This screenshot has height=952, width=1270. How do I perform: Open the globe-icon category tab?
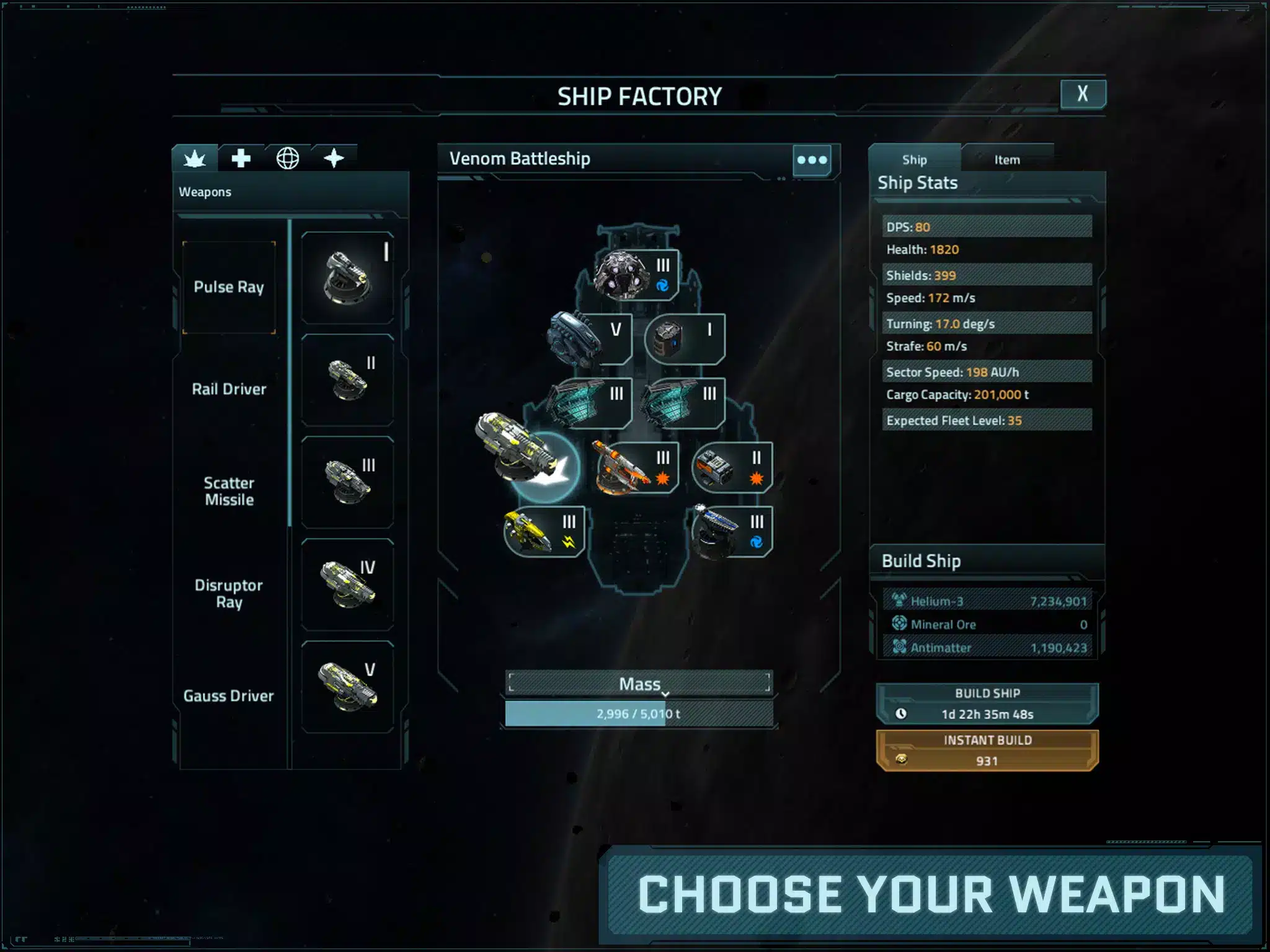pyautogui.click(x=288, y=159)
